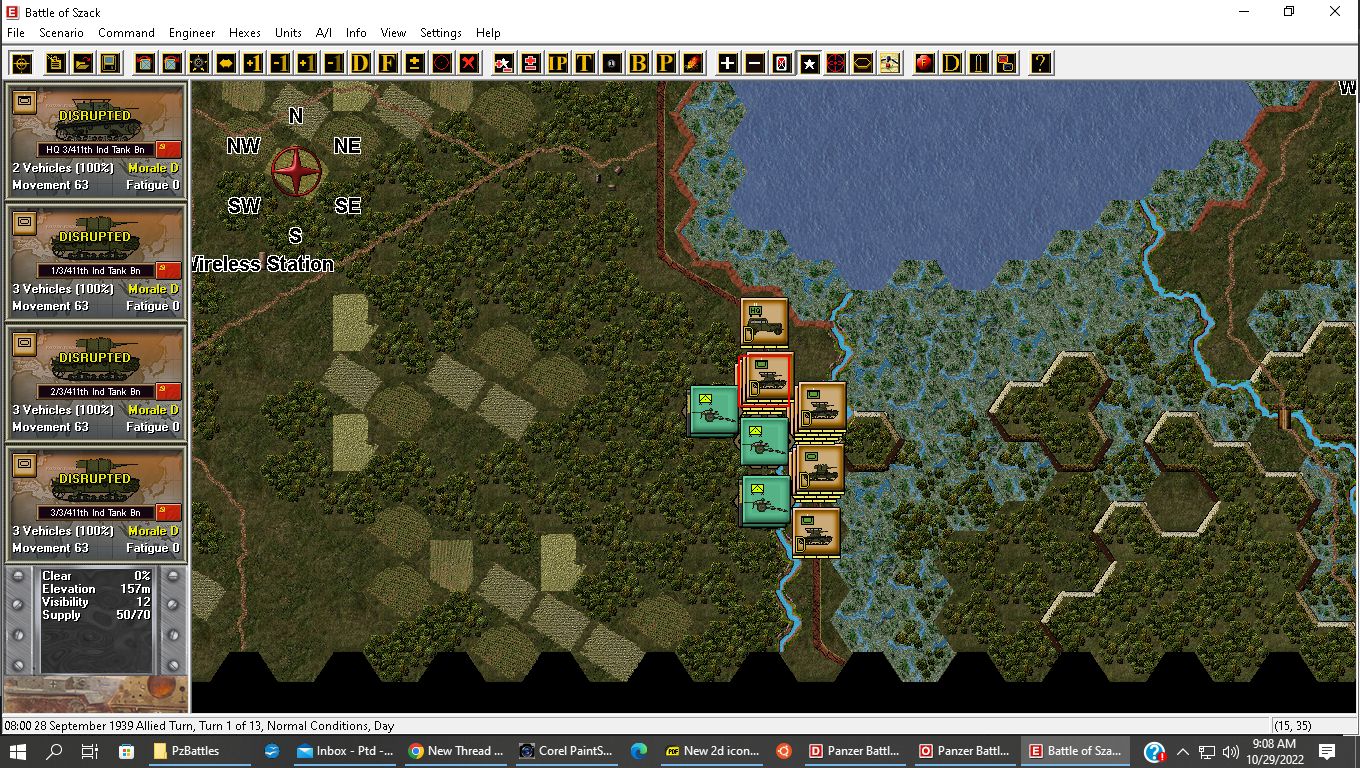This screenshot has height=768, width=1360.
Task: Toggle the white star toolbar button
Action: pyautogui.click(x=809, y=64)
